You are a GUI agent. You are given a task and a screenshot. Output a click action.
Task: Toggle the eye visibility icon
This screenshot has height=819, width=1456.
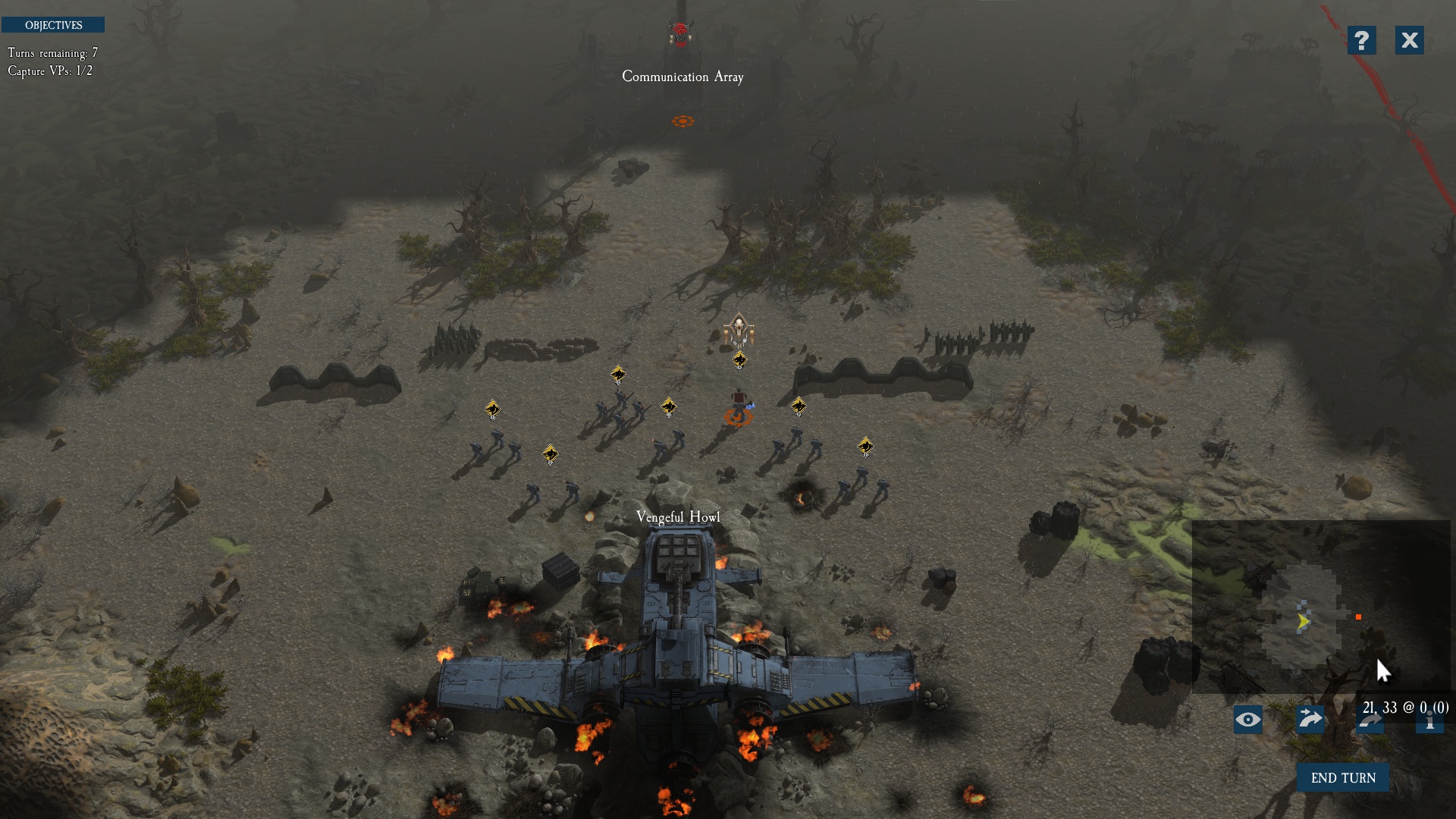[1247, 720]
